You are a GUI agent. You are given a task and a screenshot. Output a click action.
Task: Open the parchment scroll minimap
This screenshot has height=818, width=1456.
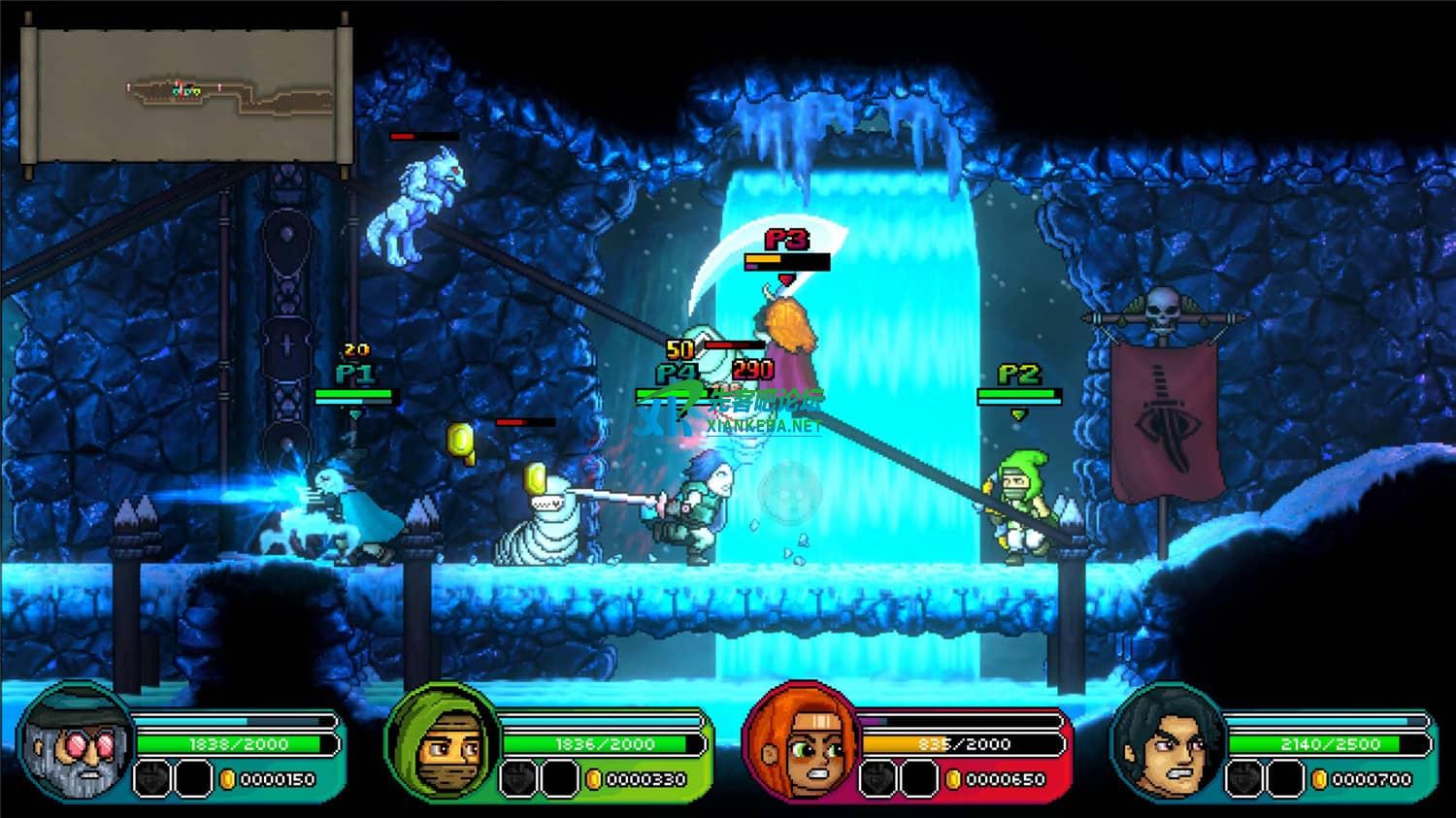click(x=185, y=94)
